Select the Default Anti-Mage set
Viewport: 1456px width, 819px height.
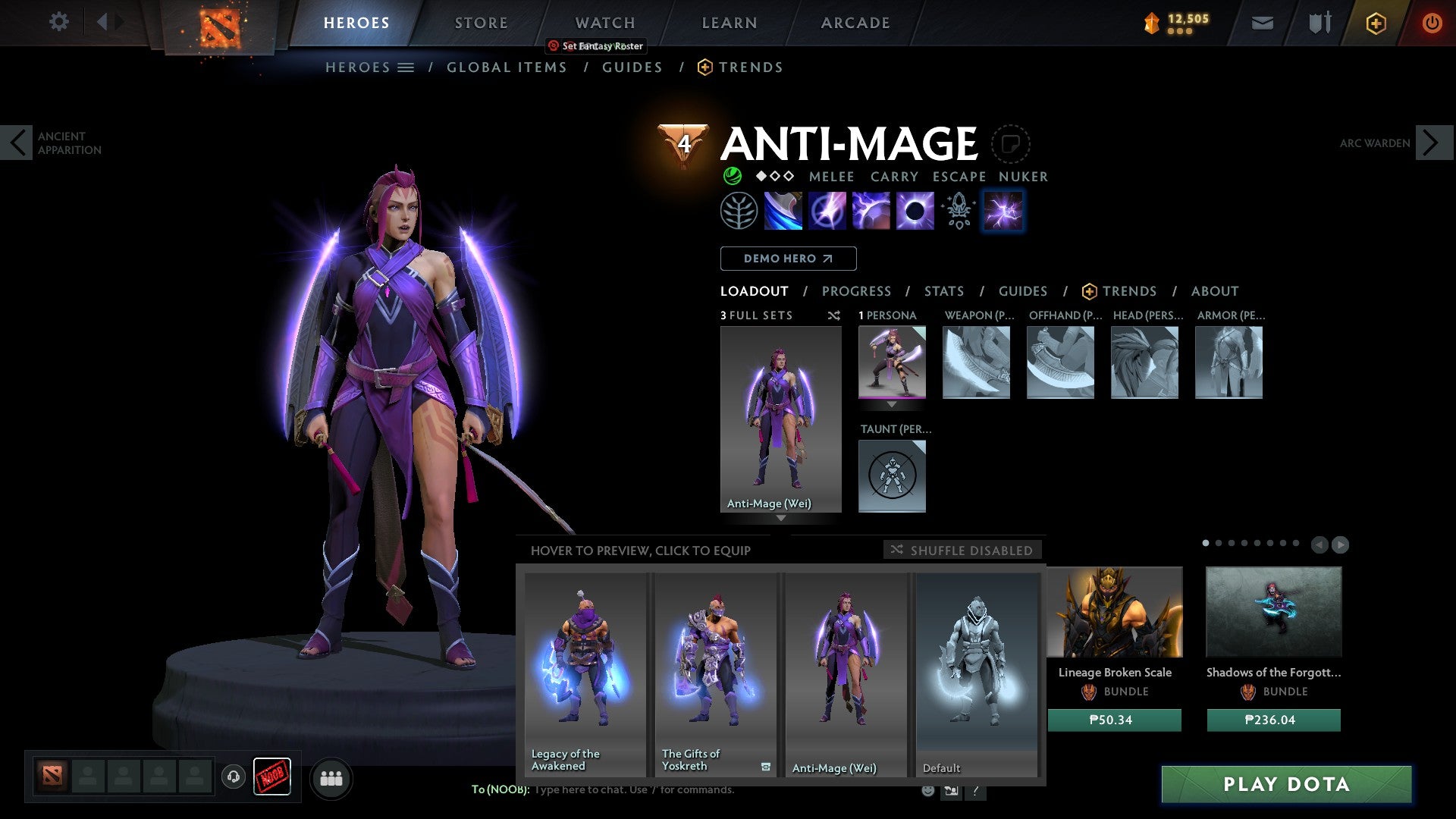977,674
